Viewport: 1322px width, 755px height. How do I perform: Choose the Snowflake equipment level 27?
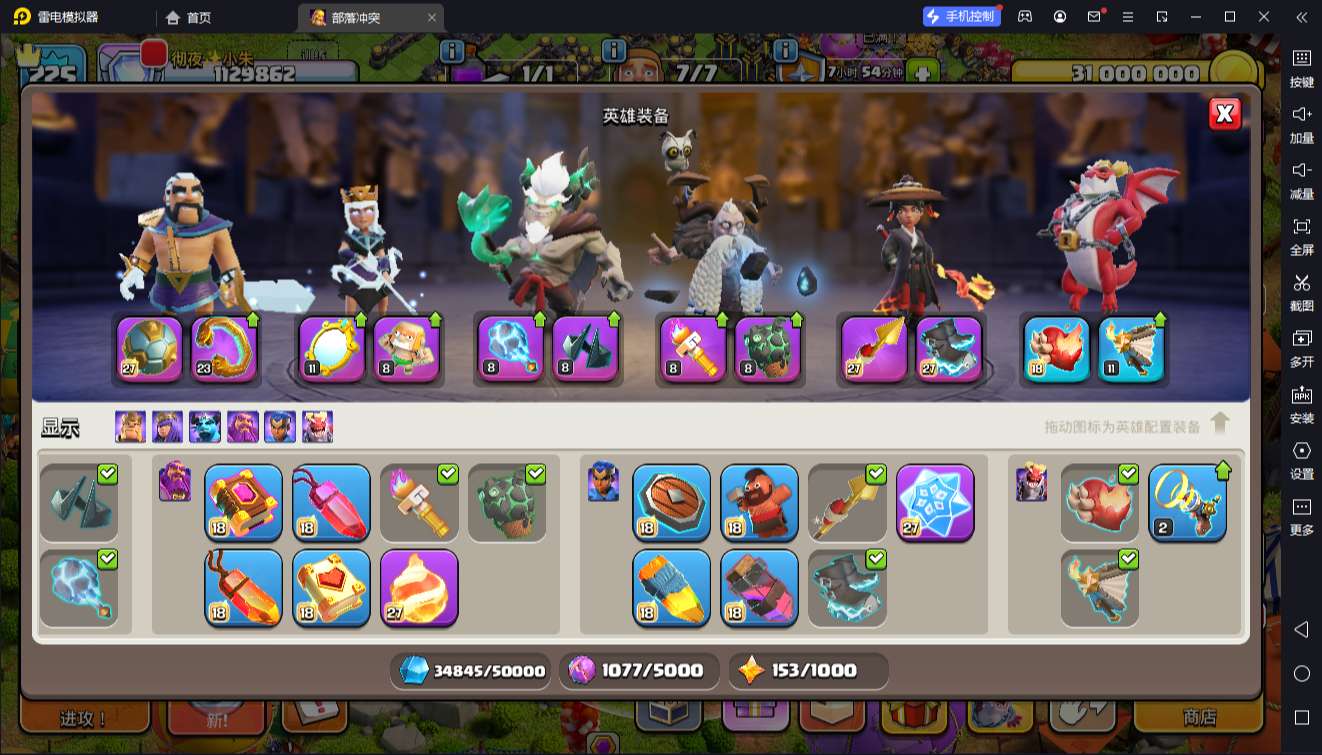tap(935, 501)
